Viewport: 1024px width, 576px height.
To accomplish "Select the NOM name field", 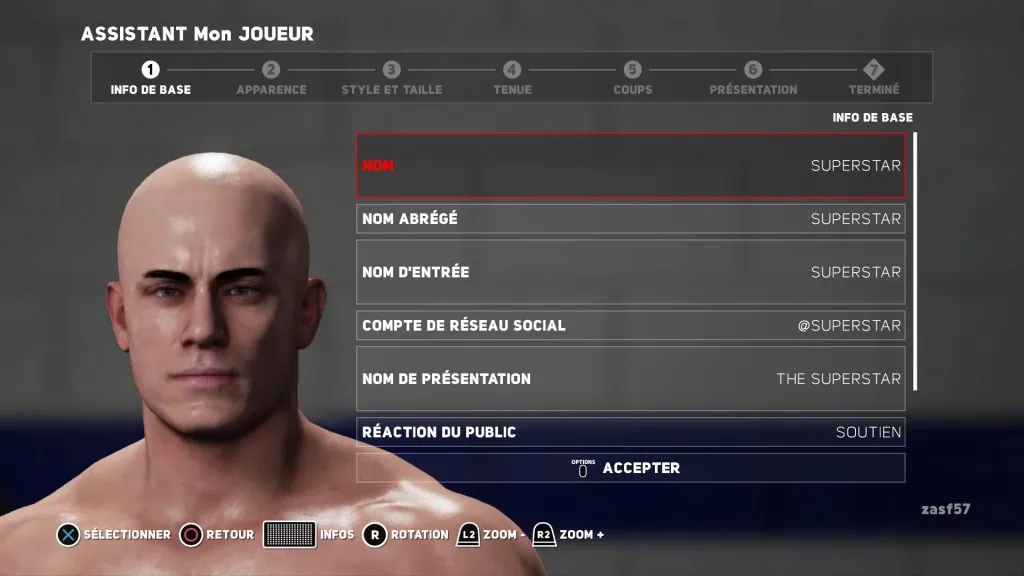I will 630,165.
